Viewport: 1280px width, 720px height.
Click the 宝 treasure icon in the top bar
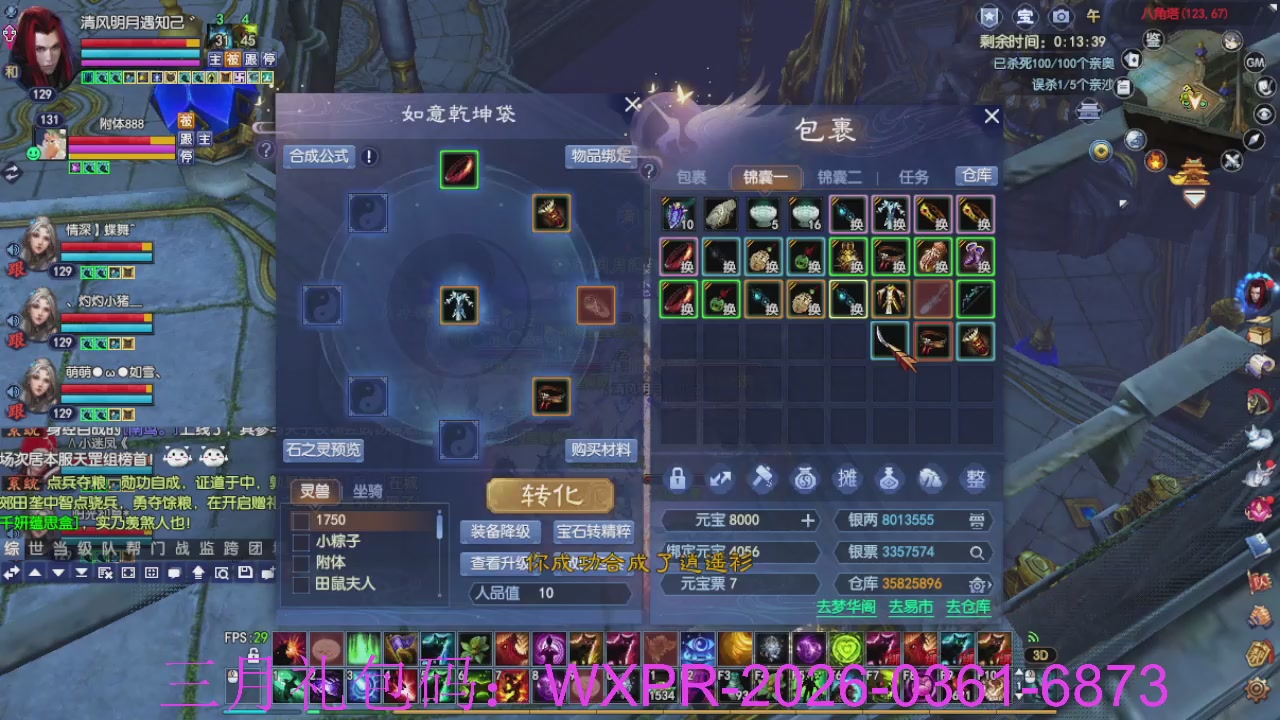pos(1023,17)
